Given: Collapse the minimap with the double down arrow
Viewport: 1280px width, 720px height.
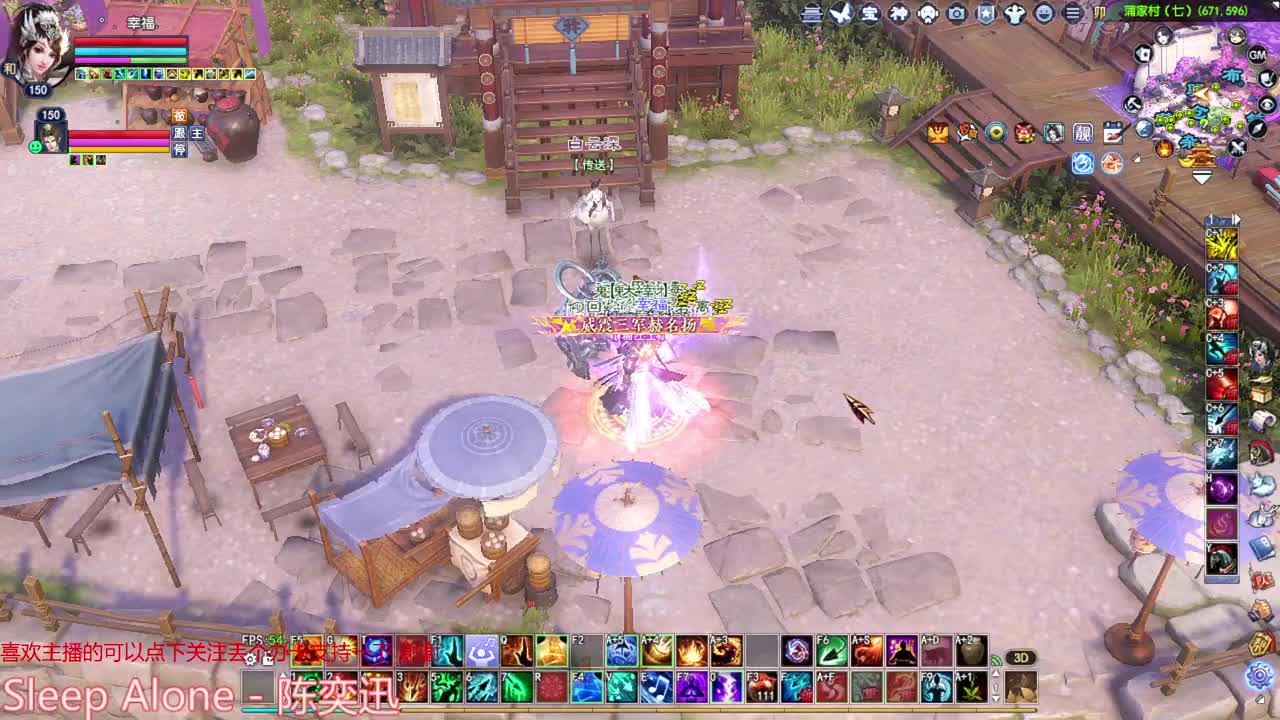Looking at the screenshot, I should (x=1202, y=178).
